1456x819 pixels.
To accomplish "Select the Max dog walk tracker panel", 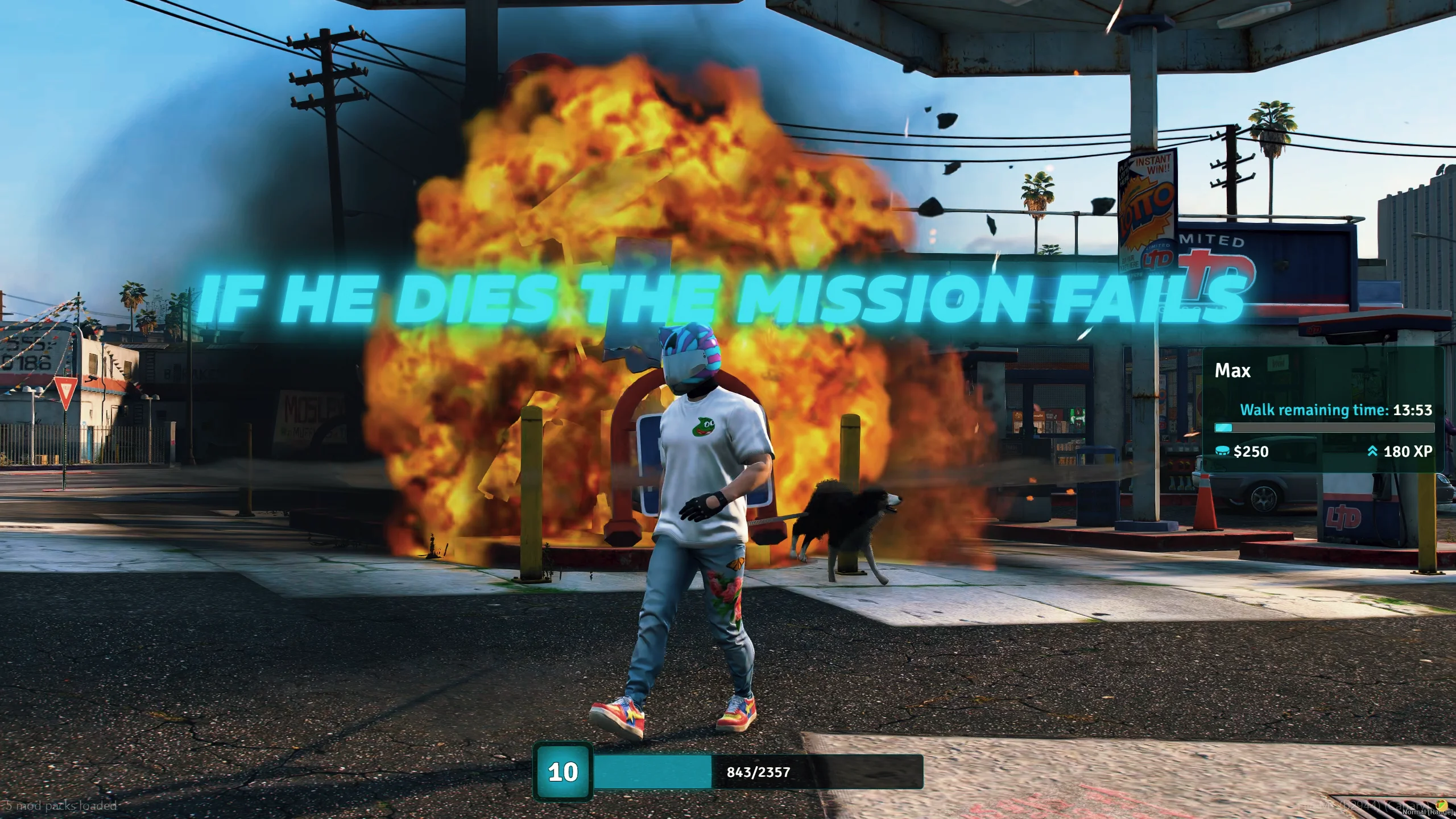I will [x=1323, y=409].
